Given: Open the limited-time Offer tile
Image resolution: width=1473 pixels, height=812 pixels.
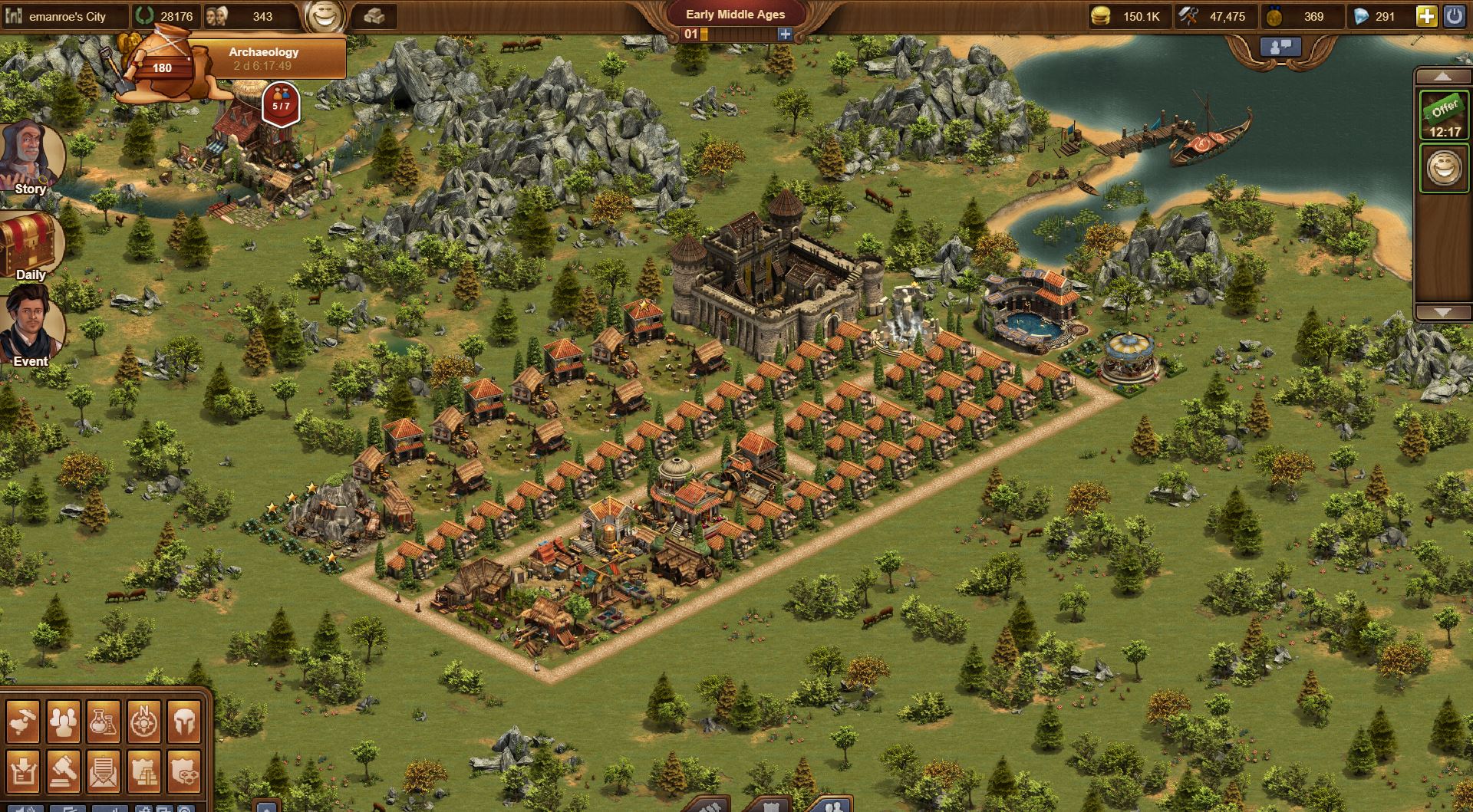Looking at the screenshot, I should (x=1443, y=116).
